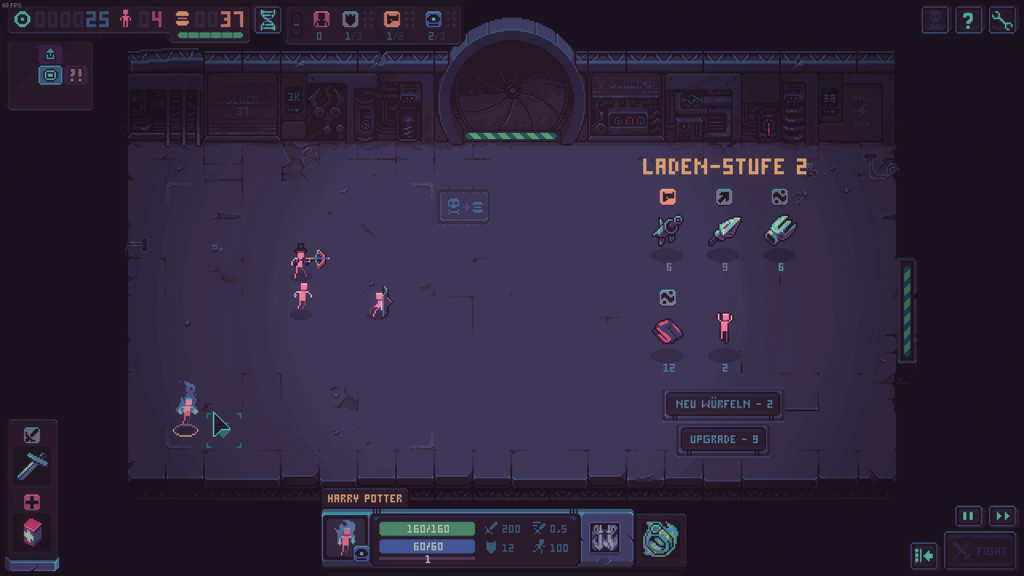Pause the game speed
Screen dimensions: 1024x576
coord(968,516)
